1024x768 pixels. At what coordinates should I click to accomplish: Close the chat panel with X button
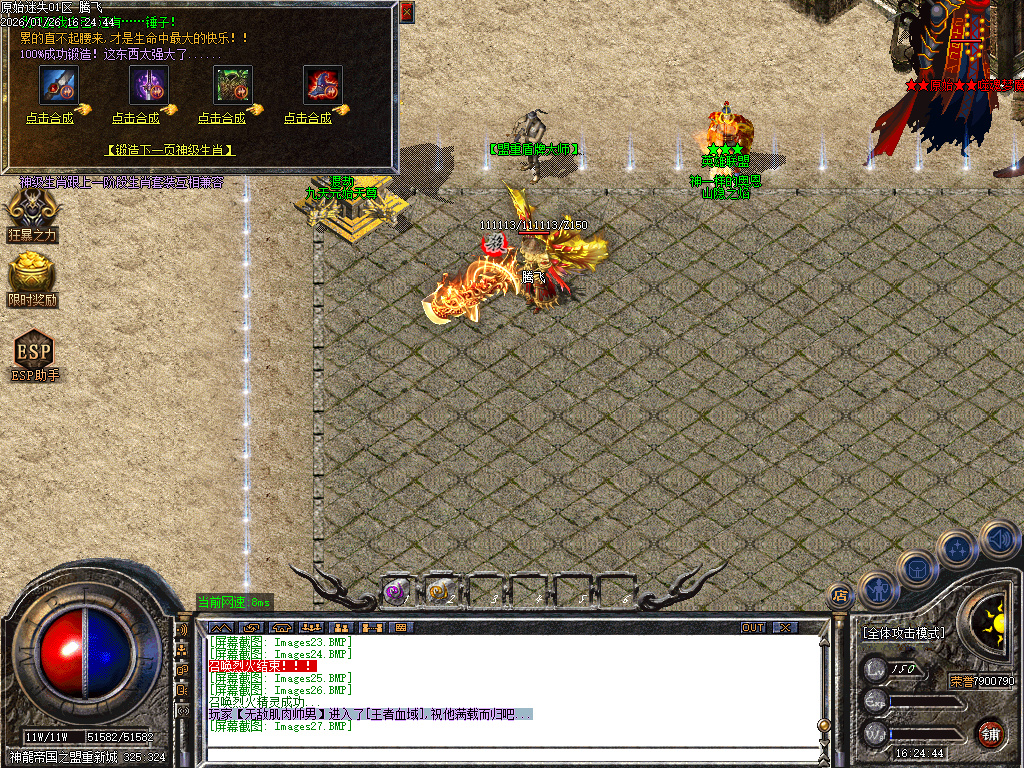coord(786,627)
